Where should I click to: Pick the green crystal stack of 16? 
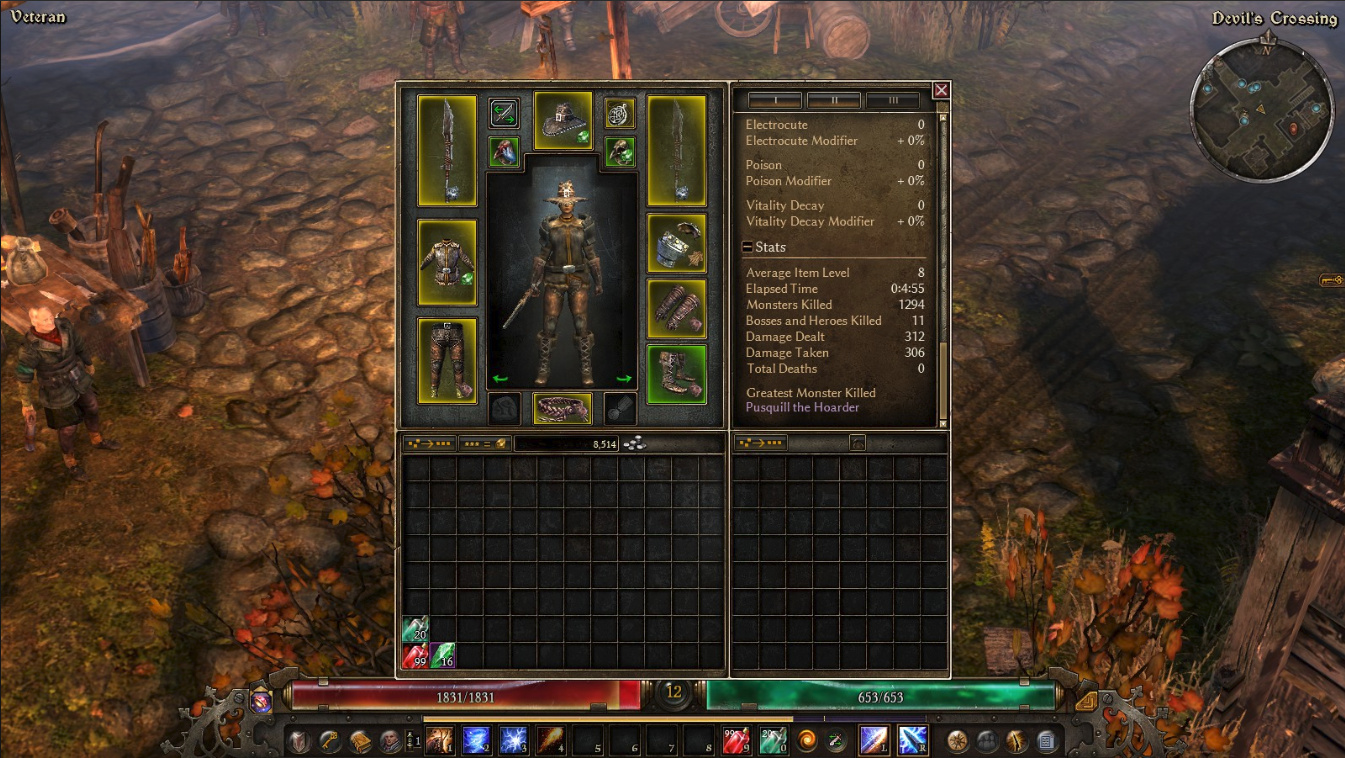(x=442, y=656)
